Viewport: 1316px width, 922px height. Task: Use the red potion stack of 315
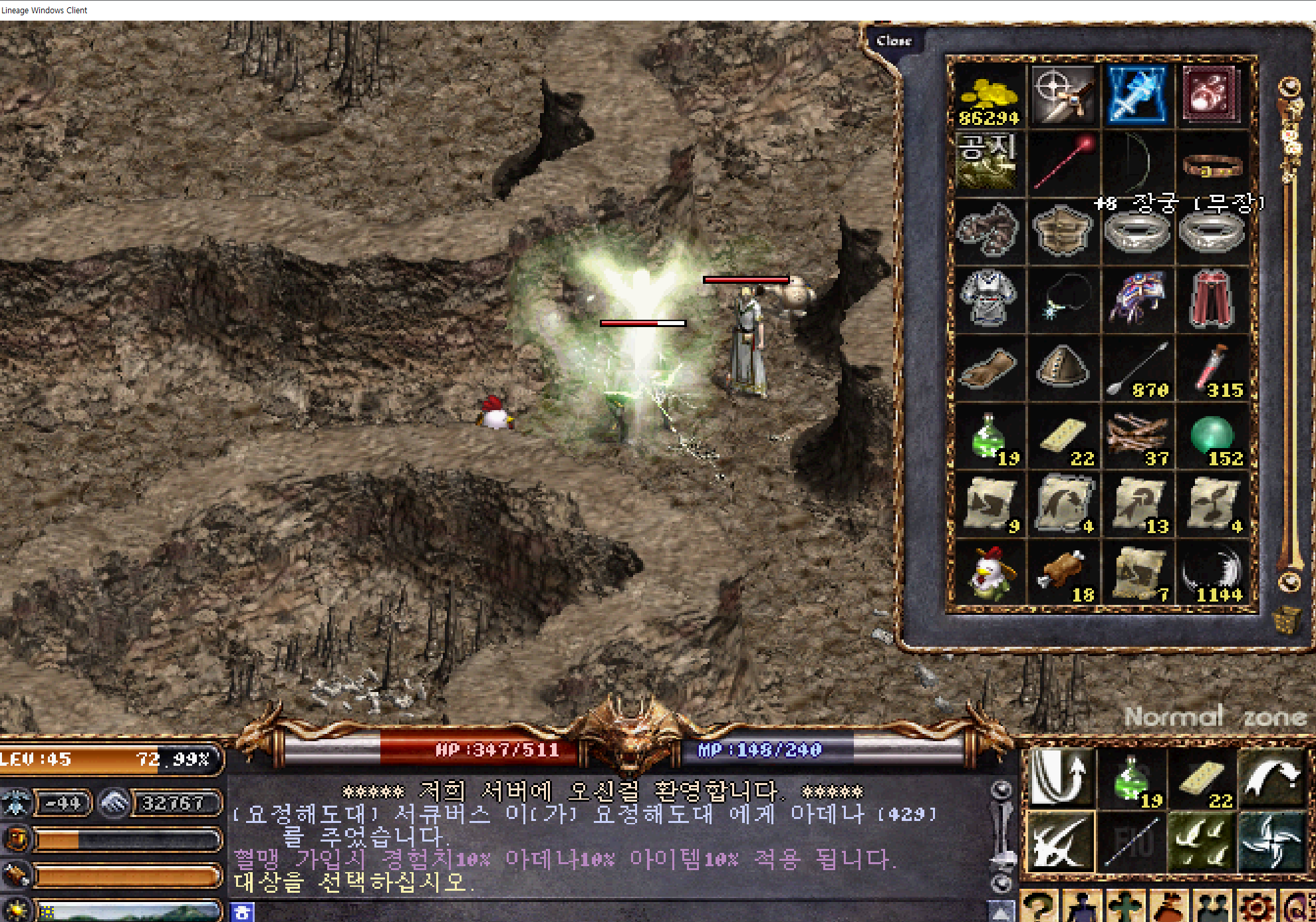[x=1212, y=368]
